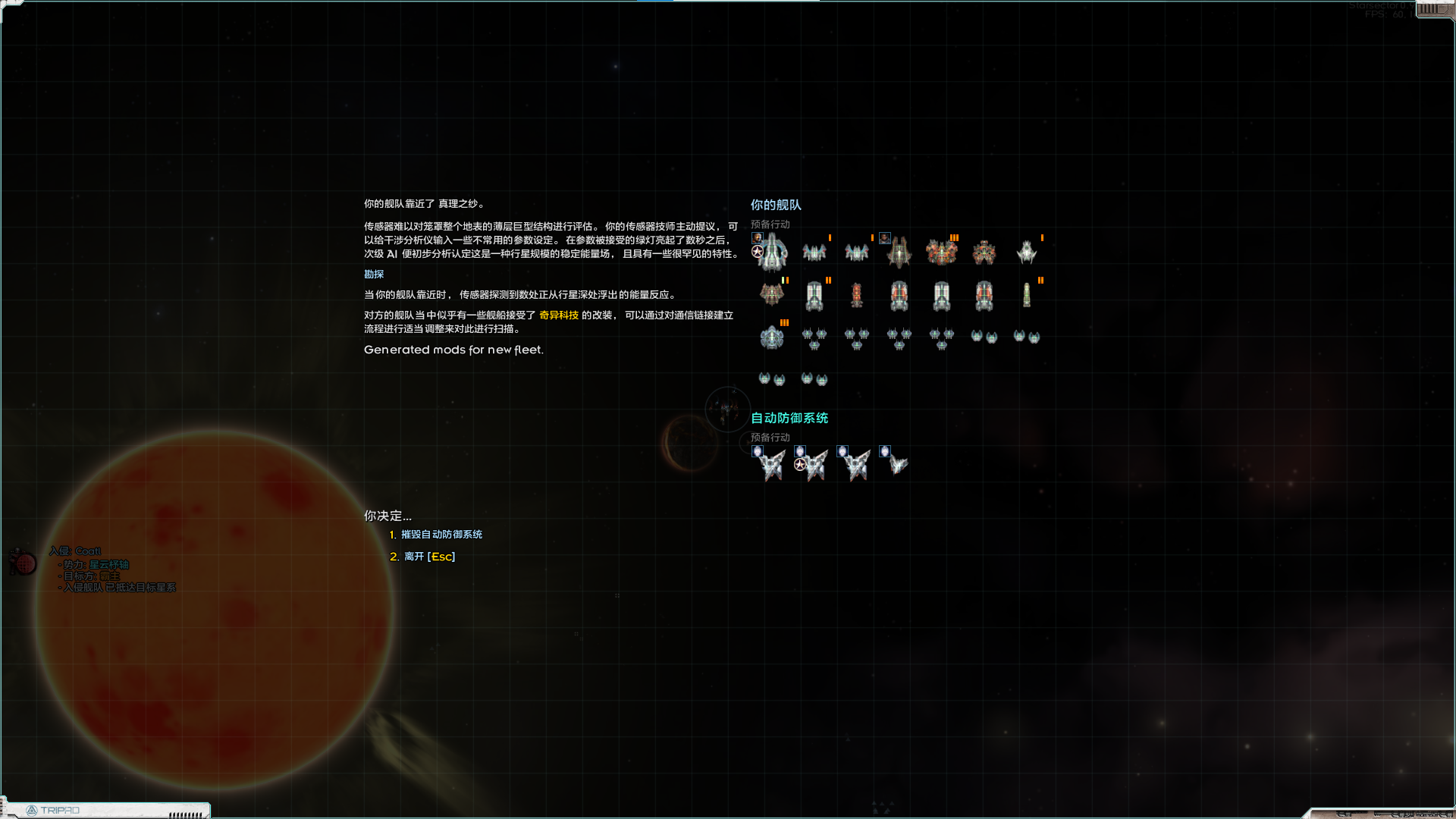The image size is (1456, 819).
Task: Select your fleet's flagship with the star marker
Action: point(771,251)
